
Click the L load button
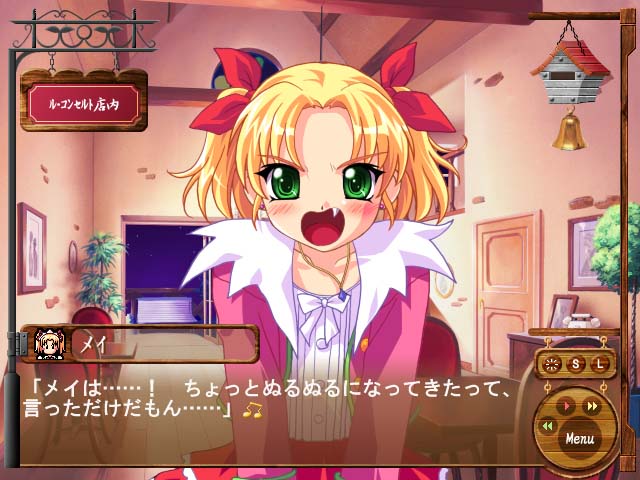tap(600, 364)
